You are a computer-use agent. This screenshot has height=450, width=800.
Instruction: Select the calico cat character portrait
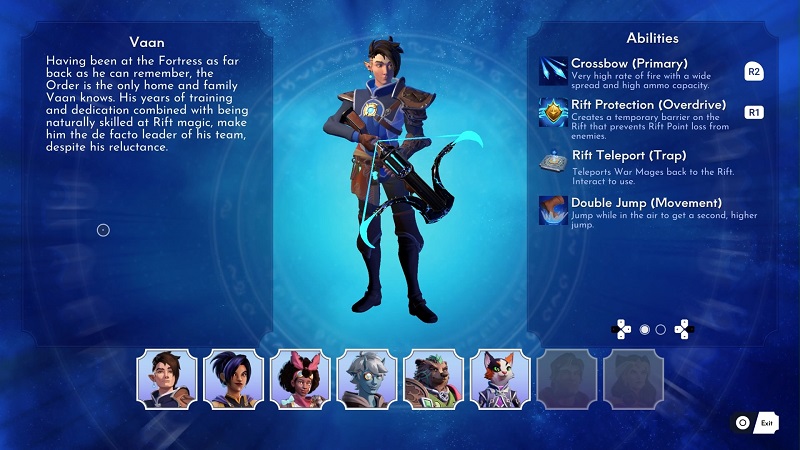[500, 380]
